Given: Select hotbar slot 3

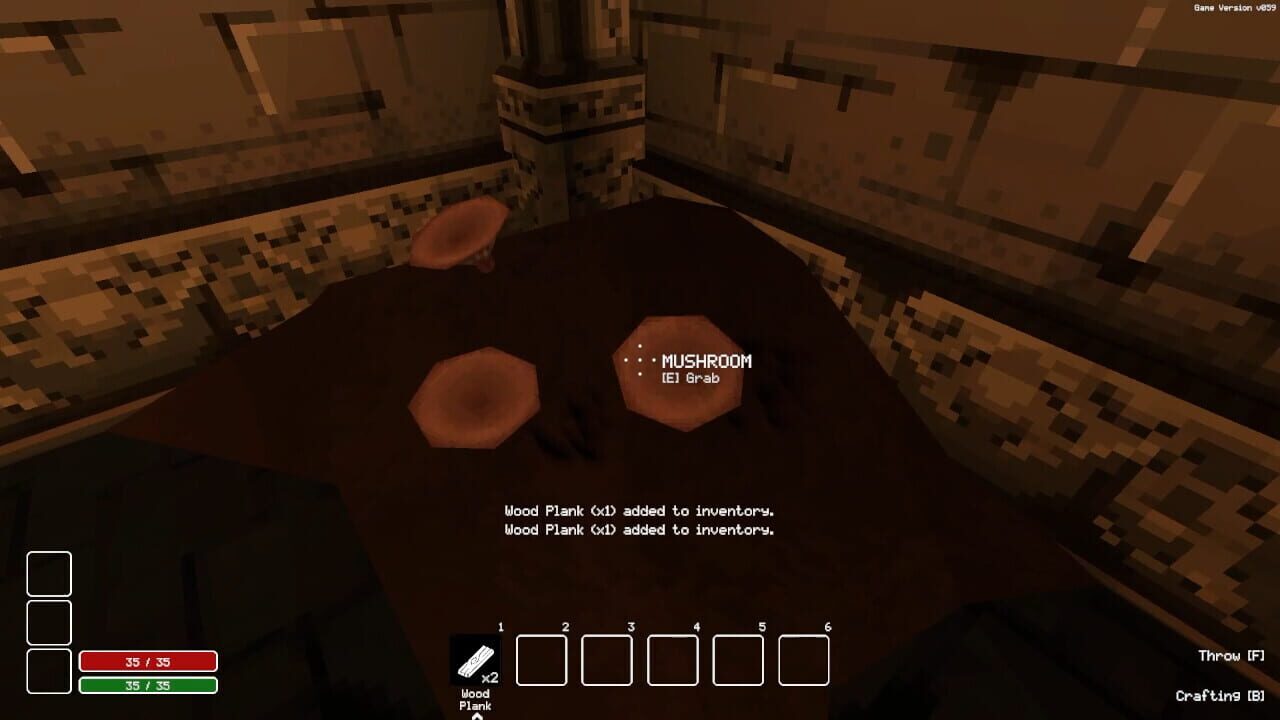Looking at the screenshot, I should click(x=607, y=658).
